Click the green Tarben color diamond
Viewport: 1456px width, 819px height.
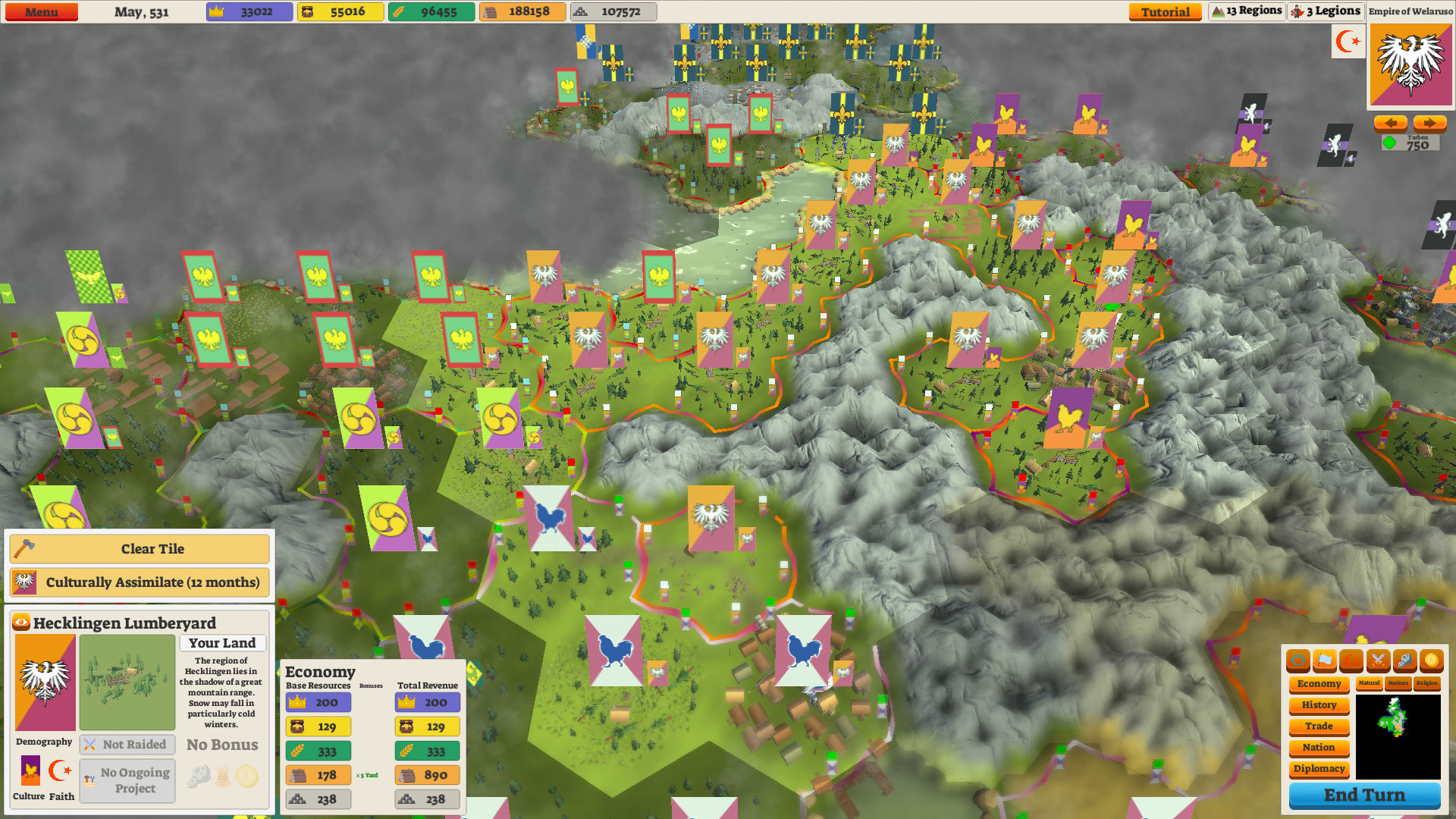[1390, 141]
